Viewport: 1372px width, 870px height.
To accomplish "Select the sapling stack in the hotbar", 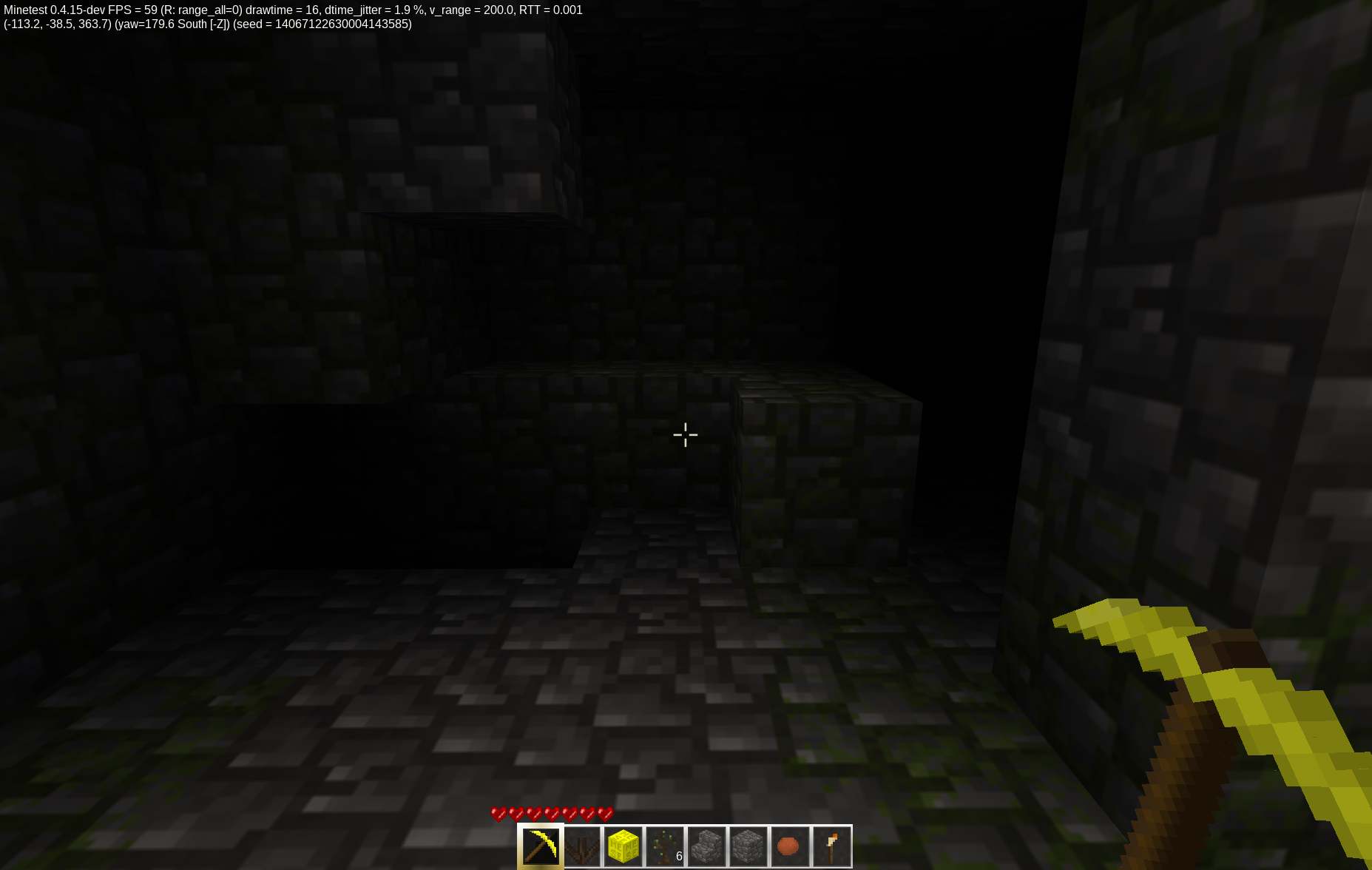I will (666, 846).
